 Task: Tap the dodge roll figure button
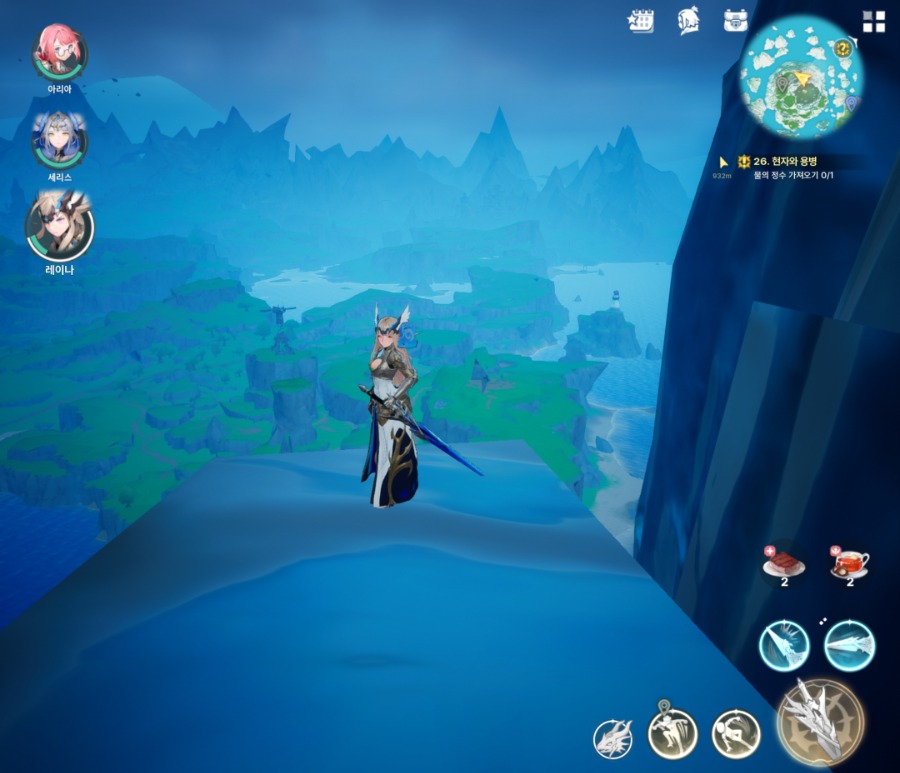coord(735,735)
